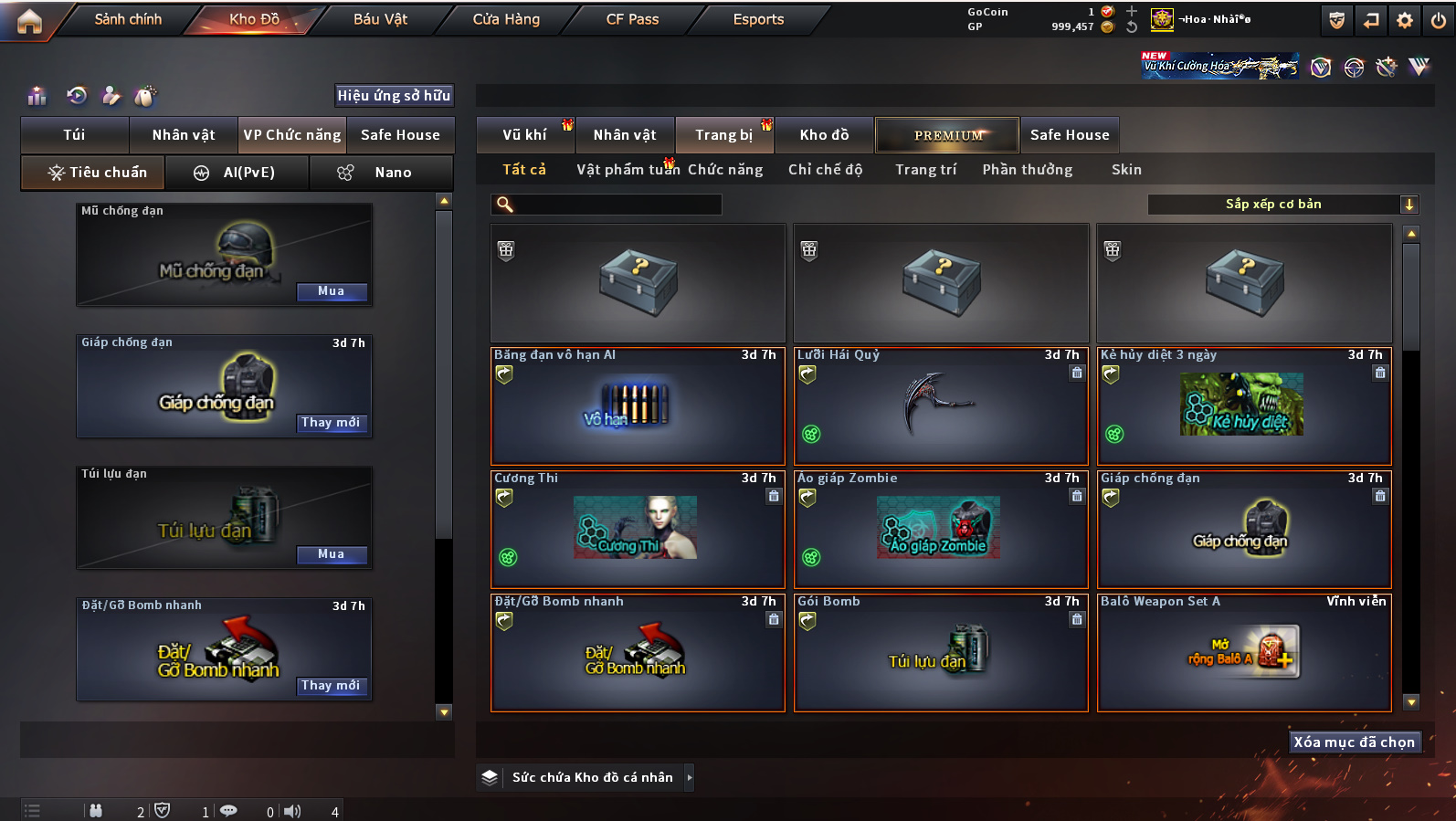The image size is (1456, 821).
Task: Select the AI(PvE) loadout tab
Action: click(x=237, y=173)
